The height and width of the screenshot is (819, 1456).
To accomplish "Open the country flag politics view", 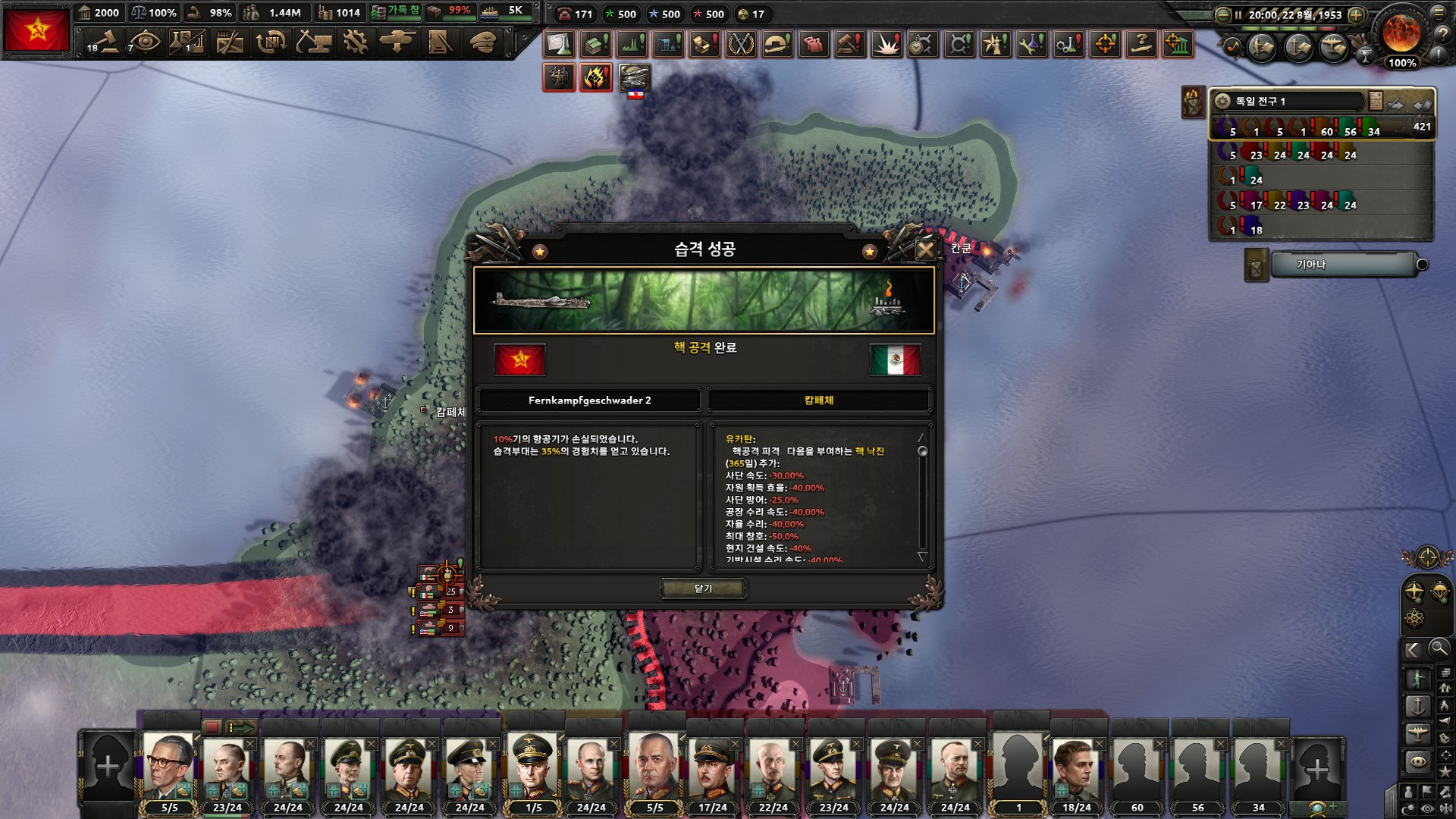I will tap(36, 30).
